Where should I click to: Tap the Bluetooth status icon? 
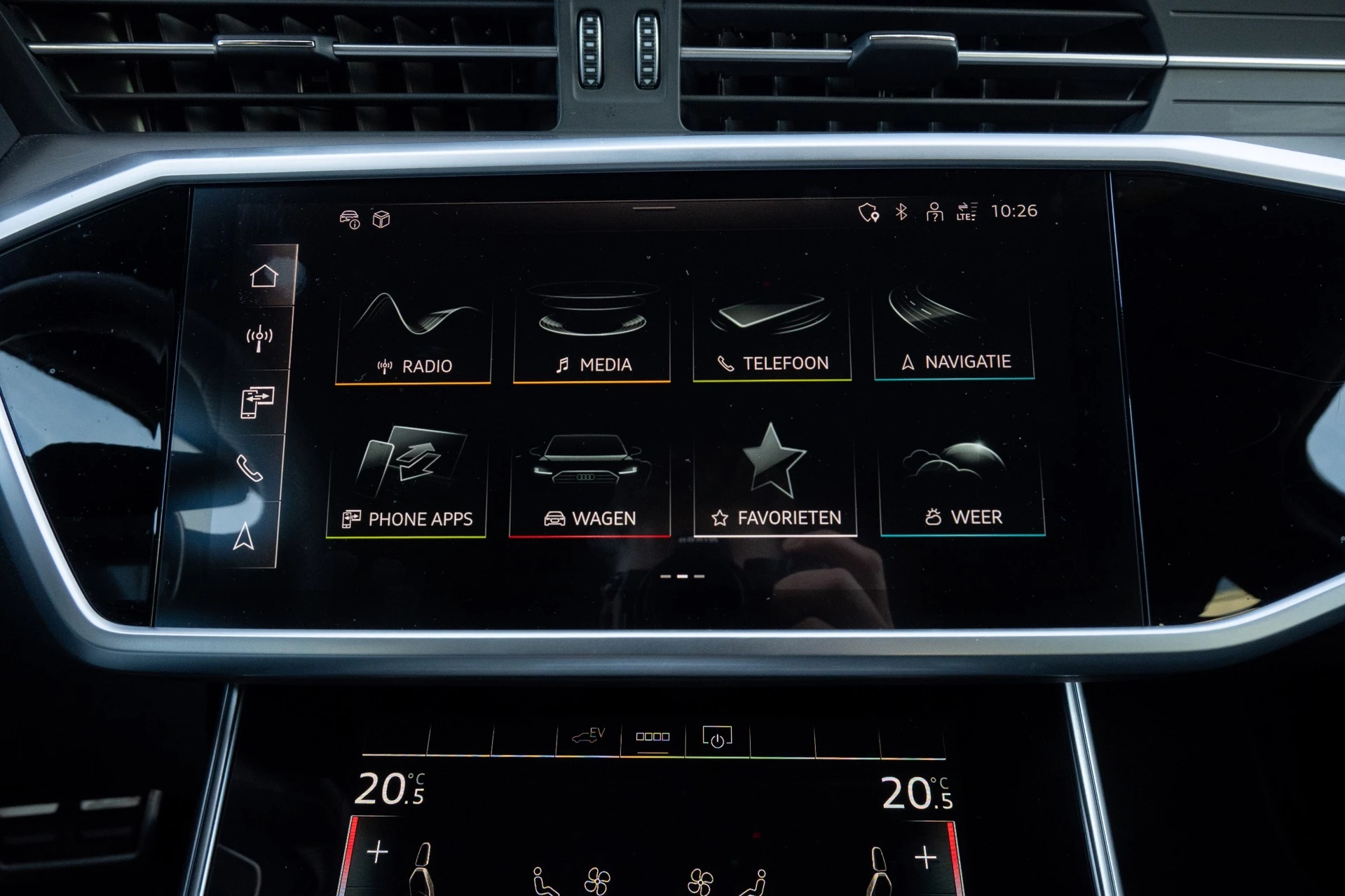point(902,211)
